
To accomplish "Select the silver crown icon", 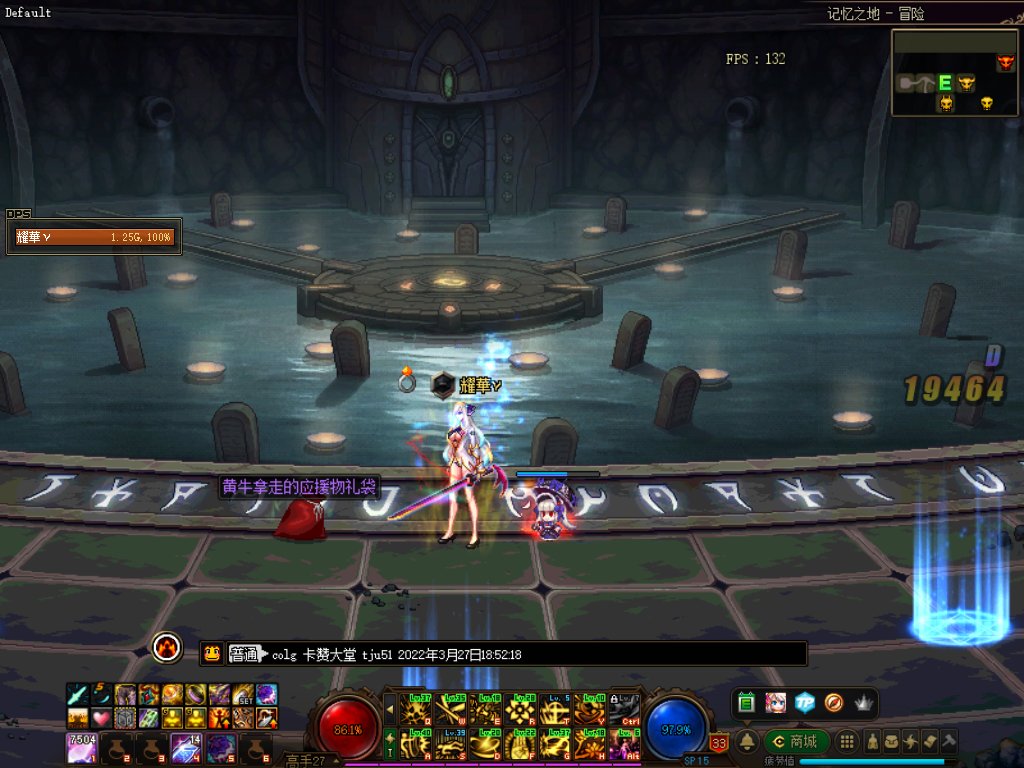I will tap(863, 703).
